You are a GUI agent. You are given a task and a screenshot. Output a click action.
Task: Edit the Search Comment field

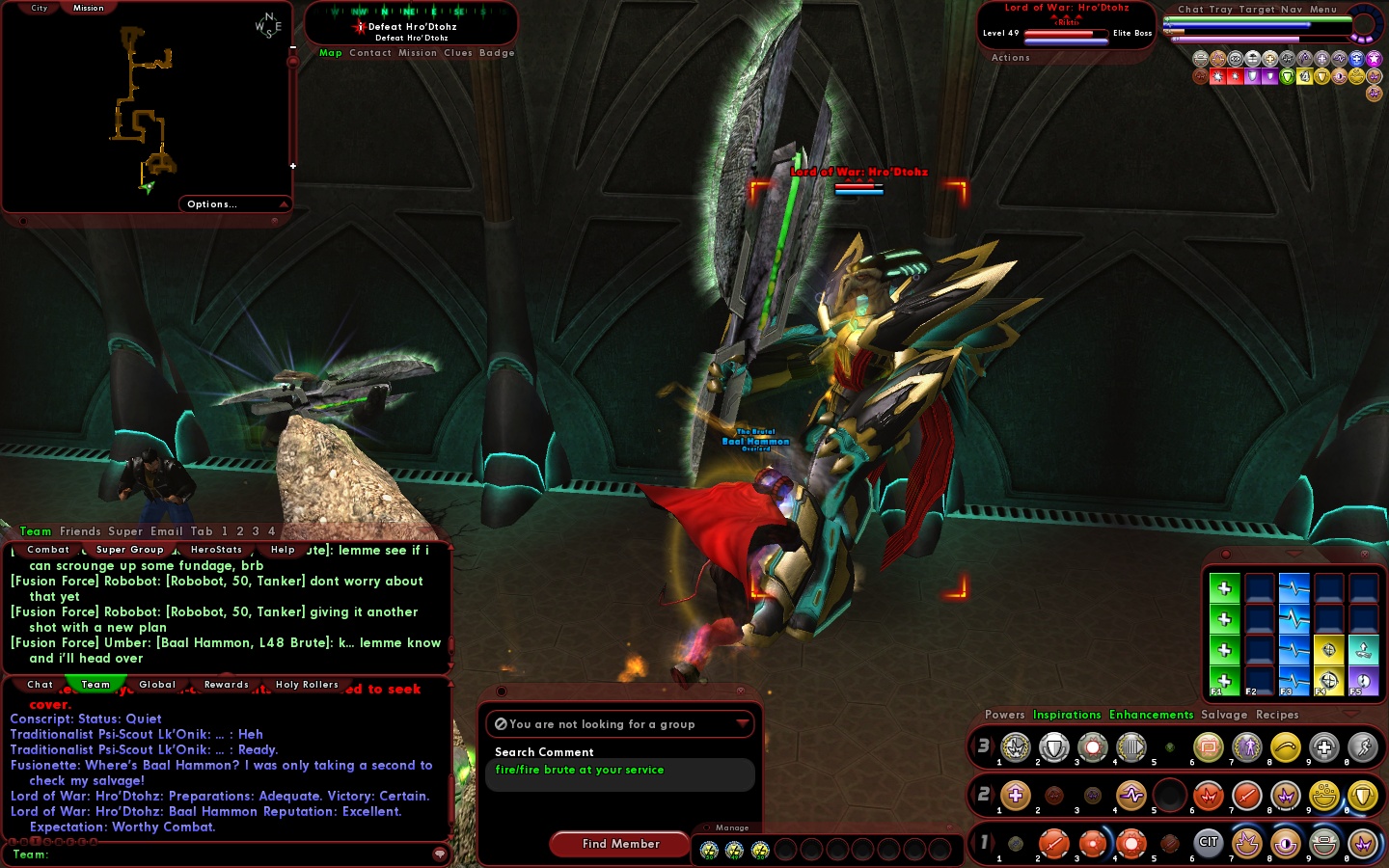point(620,773)
